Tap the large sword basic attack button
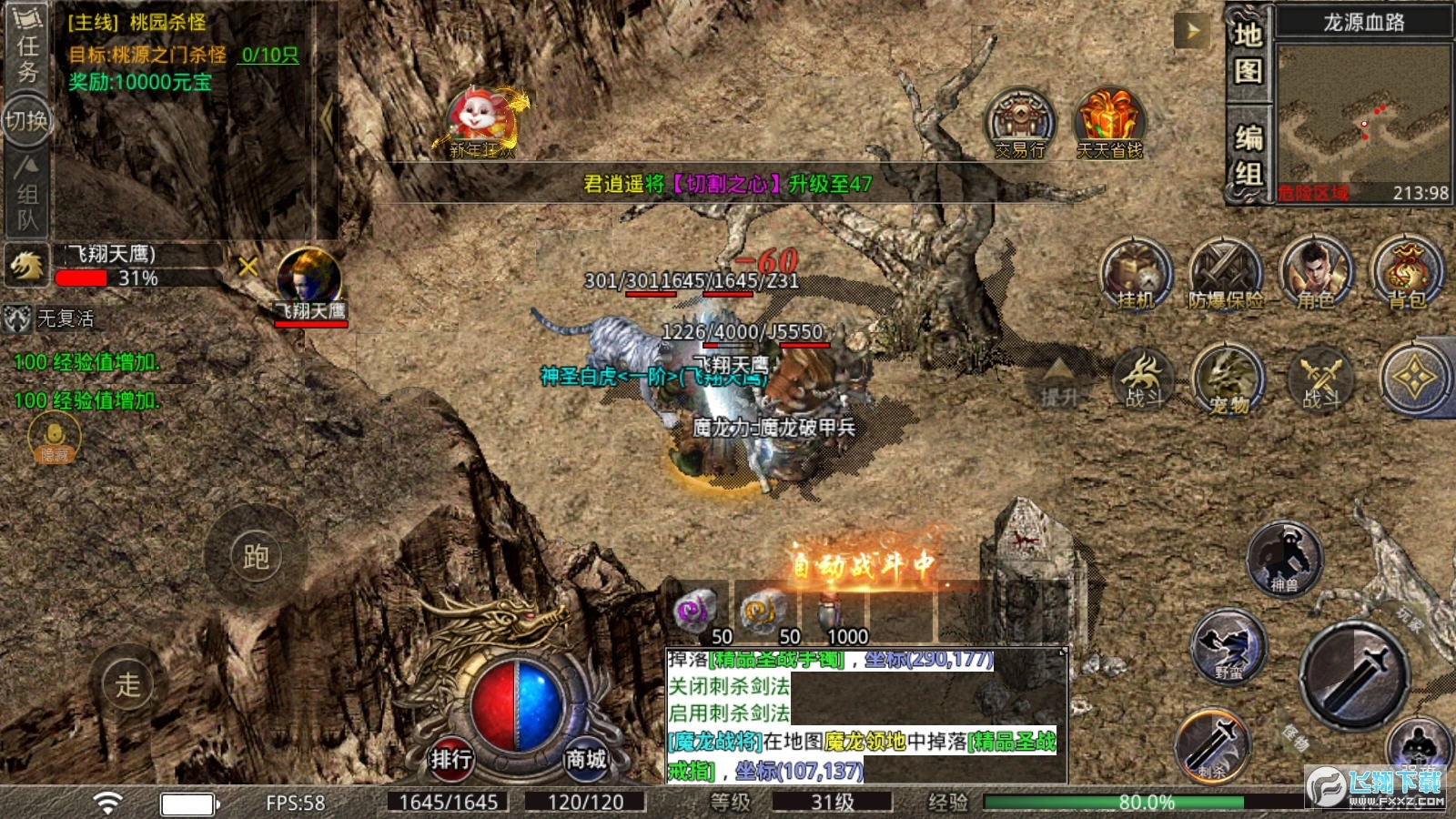This screenshot has height=819, width=1456. [1355, 674]
